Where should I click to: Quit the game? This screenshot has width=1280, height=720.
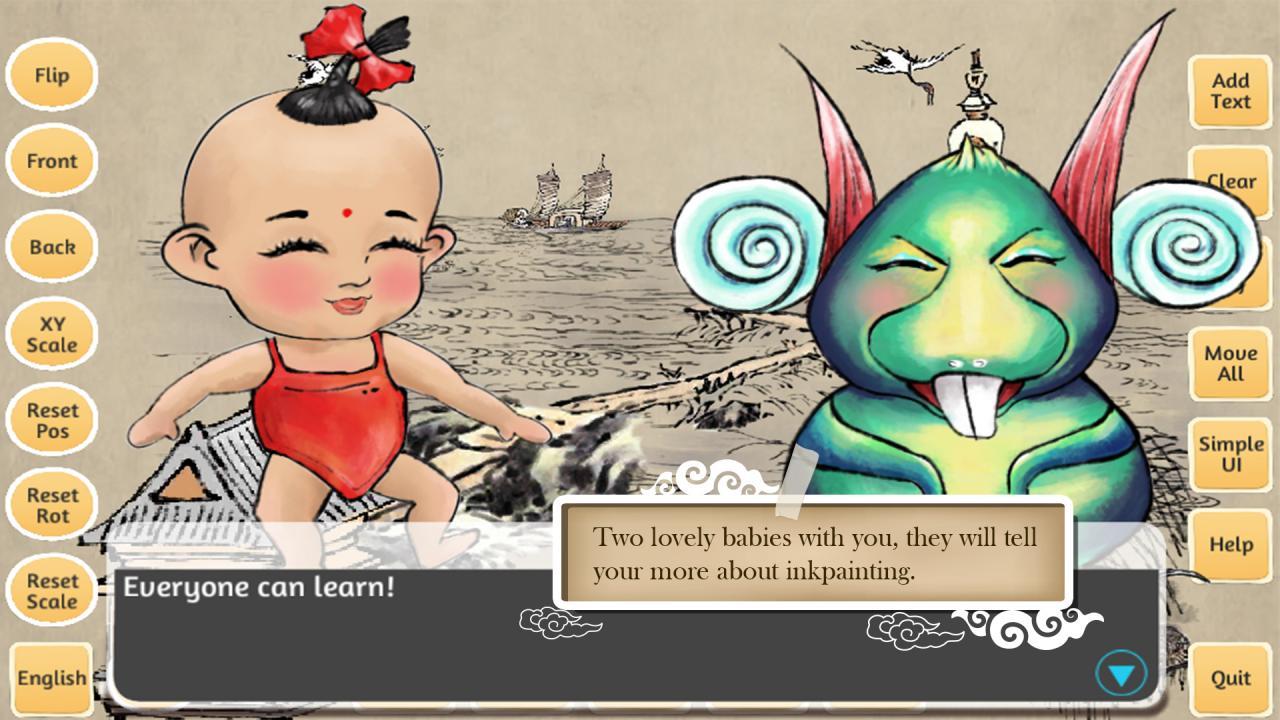1230,678
